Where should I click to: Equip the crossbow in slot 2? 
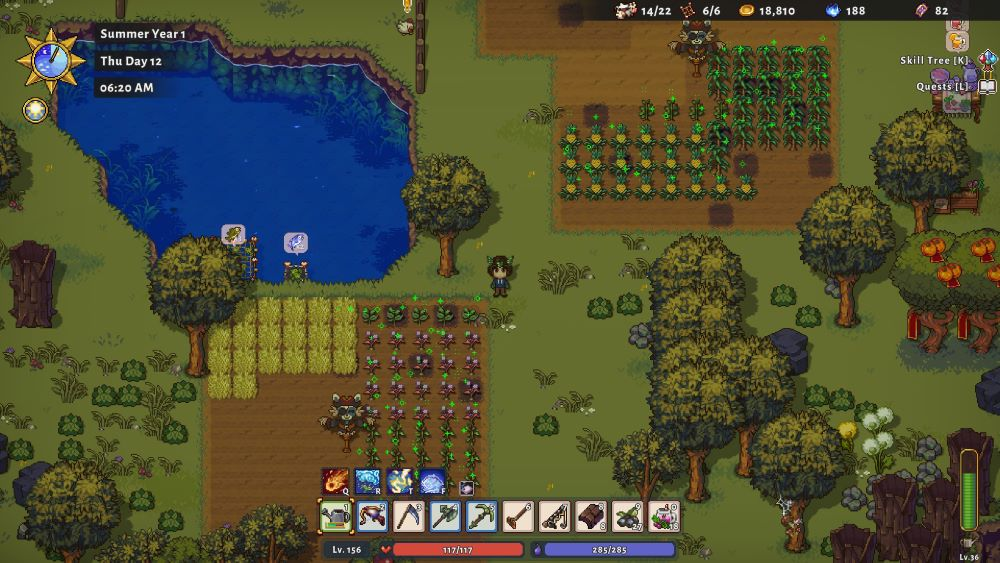point(372,517)
